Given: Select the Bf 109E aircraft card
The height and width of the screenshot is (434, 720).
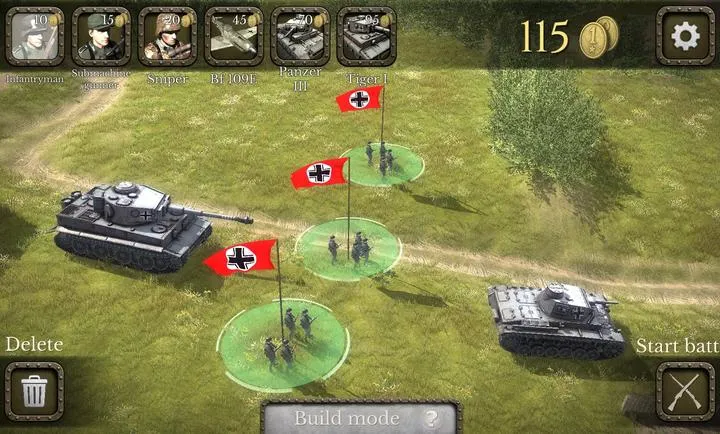Looking at the screenshot, I should tap(234, 36).
